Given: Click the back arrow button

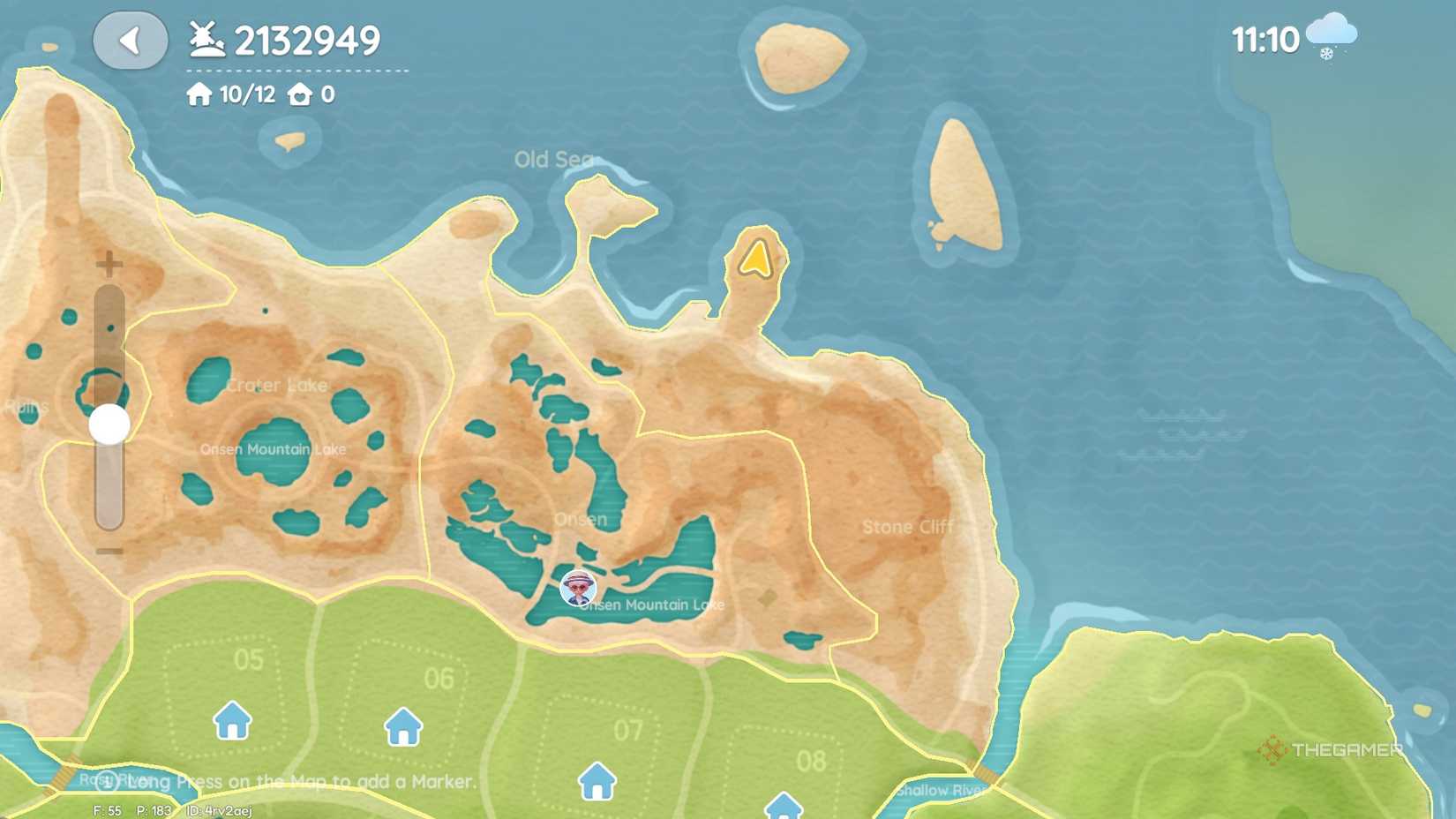Looking at the screenshot, I should click(130, 41).
